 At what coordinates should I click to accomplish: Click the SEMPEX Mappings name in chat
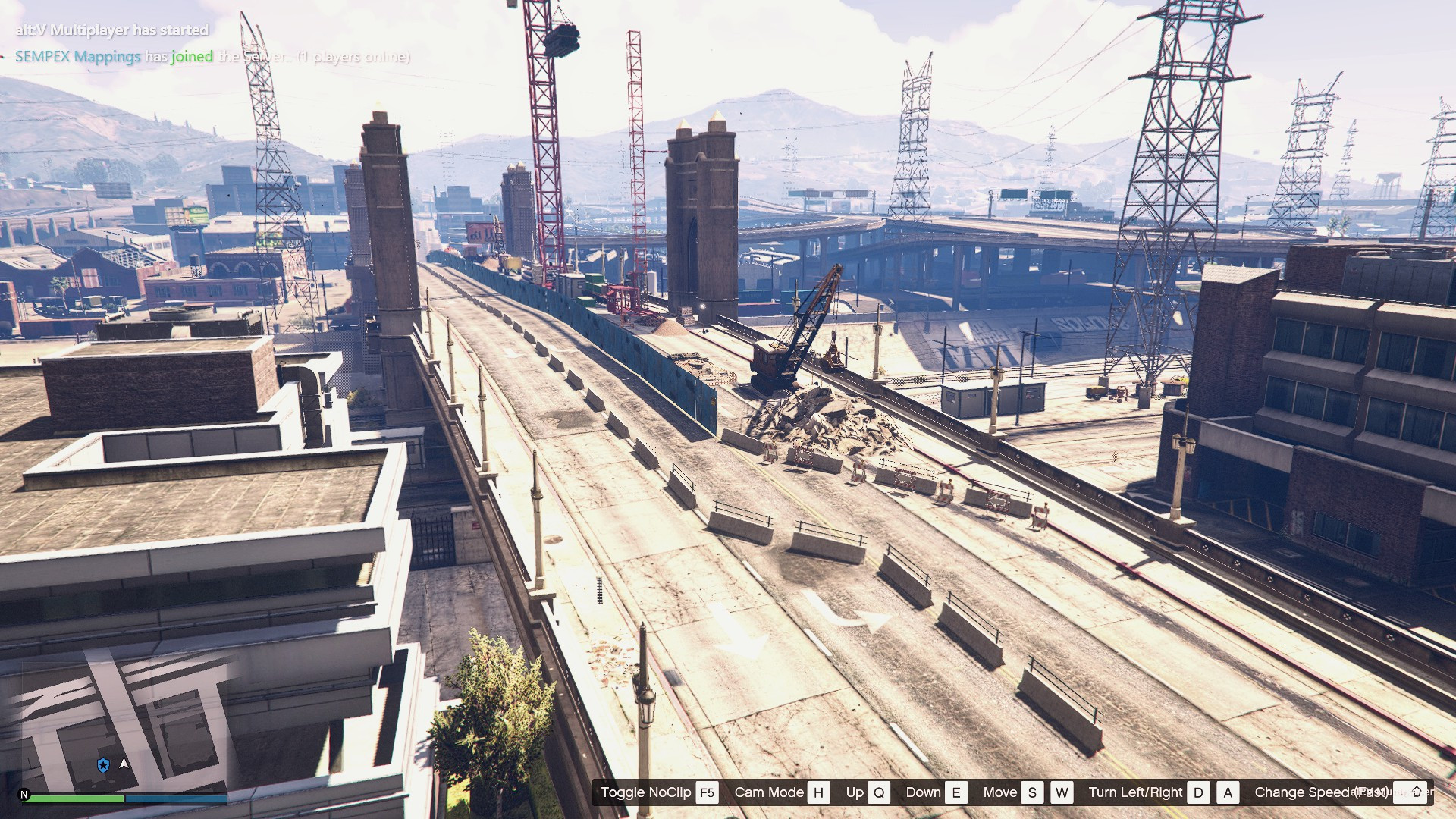pos(77,57)
